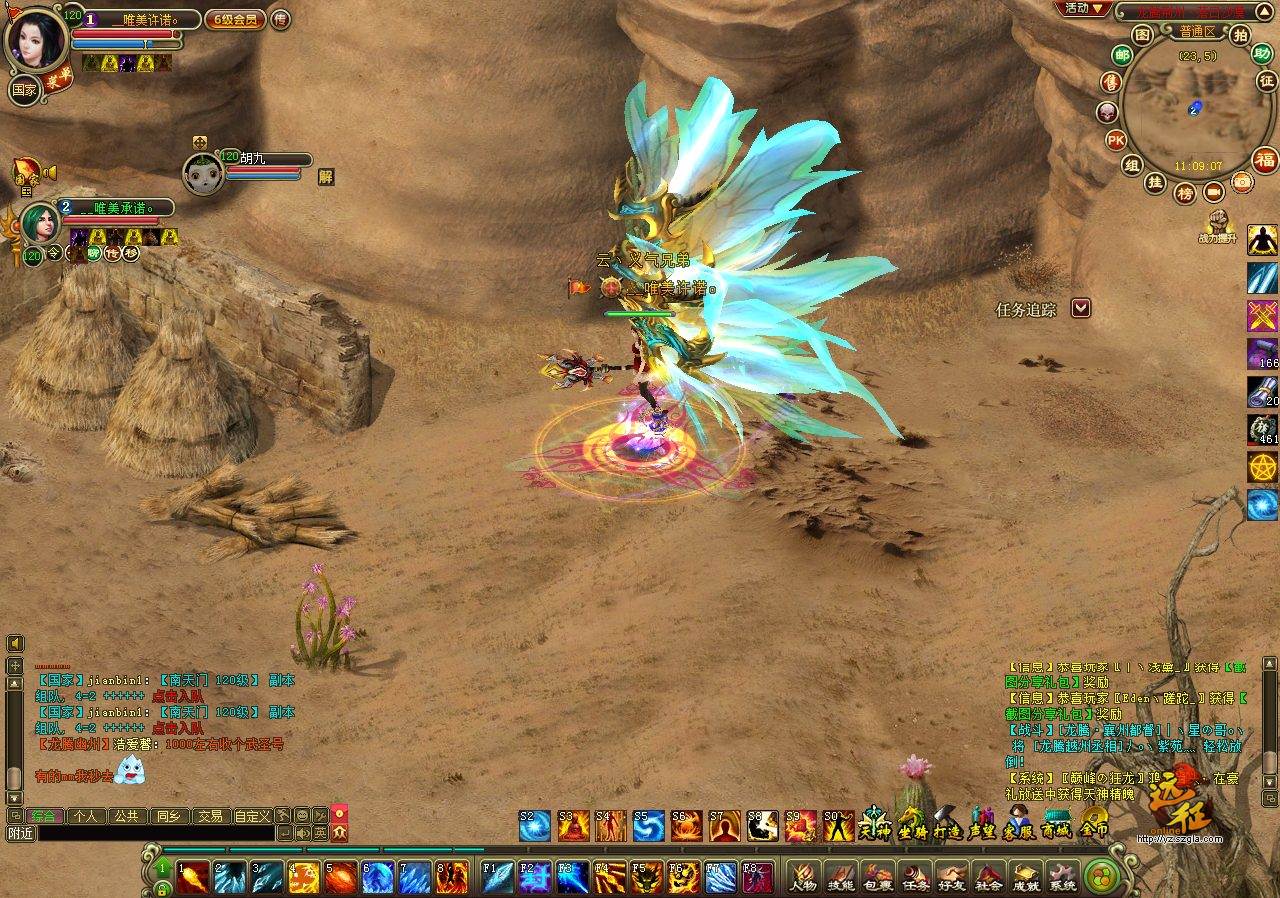Open the 包裹 inventory bag
1280x898 pixels.
(877, 876)
